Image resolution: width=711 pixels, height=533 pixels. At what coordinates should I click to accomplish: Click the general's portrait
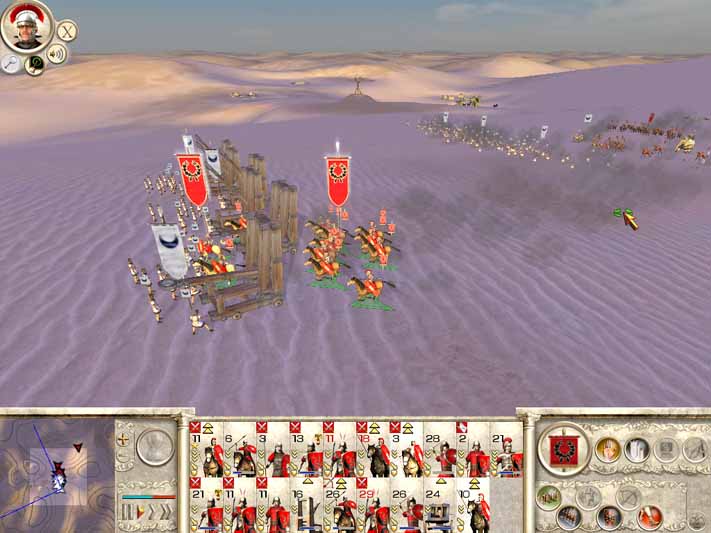coord(26,27)
